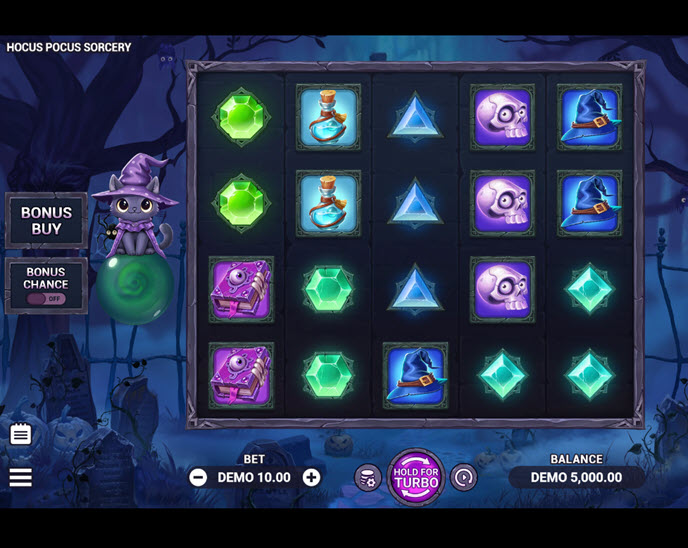Open the hamburger menu
The width and height of the screenshot is (688, 548).
(21, 477)
